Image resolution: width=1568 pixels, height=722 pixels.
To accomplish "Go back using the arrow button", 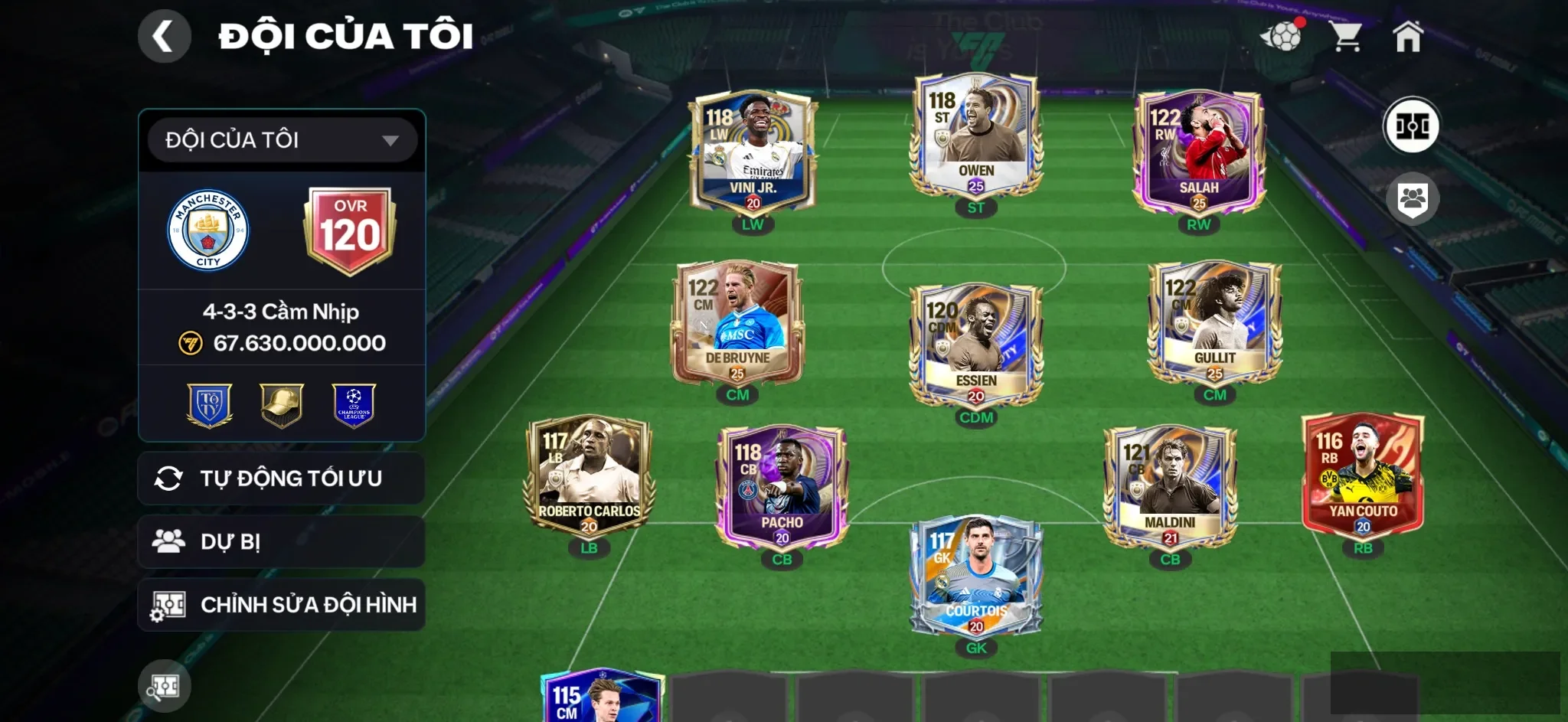I will click(x=164, y=37).
